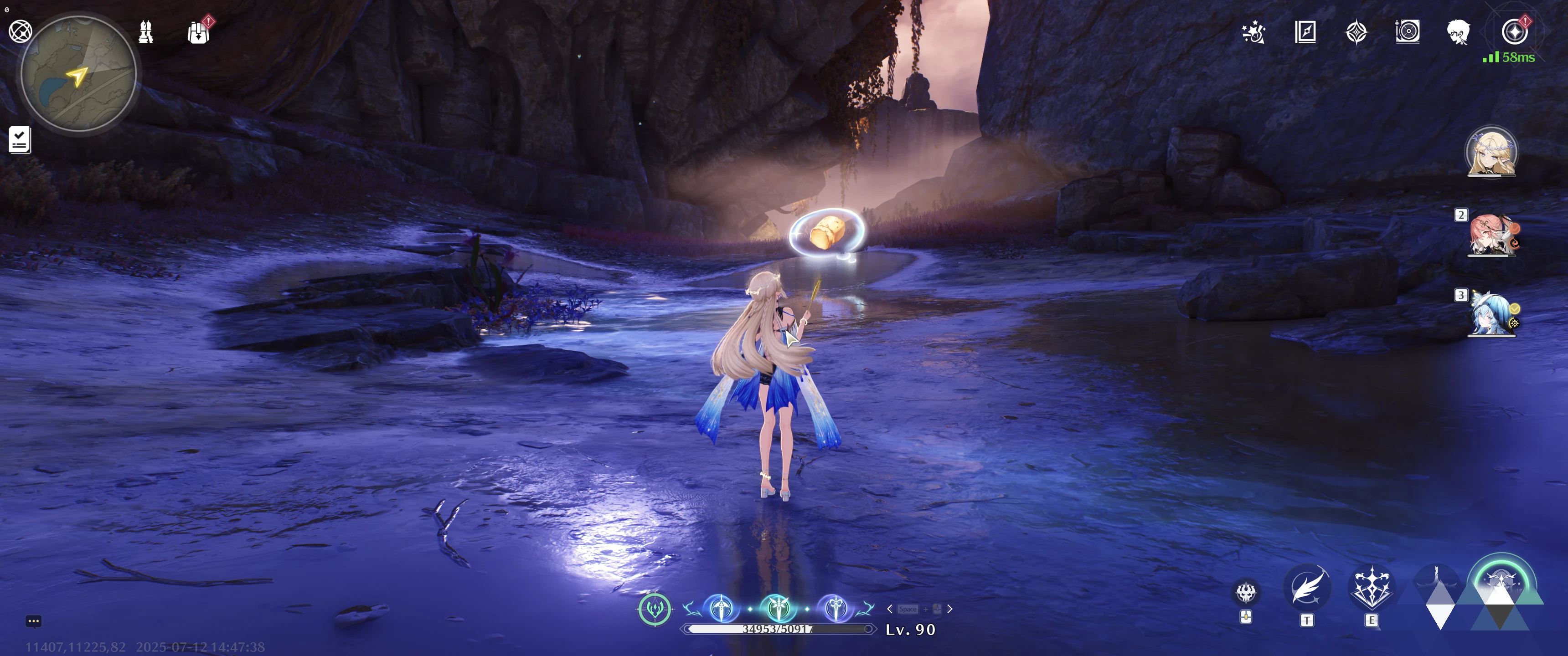Screen dimensions: 1568x656
Task: Open the chess pieces team menu
Action: pyautogui.click(x=146, y=31)
